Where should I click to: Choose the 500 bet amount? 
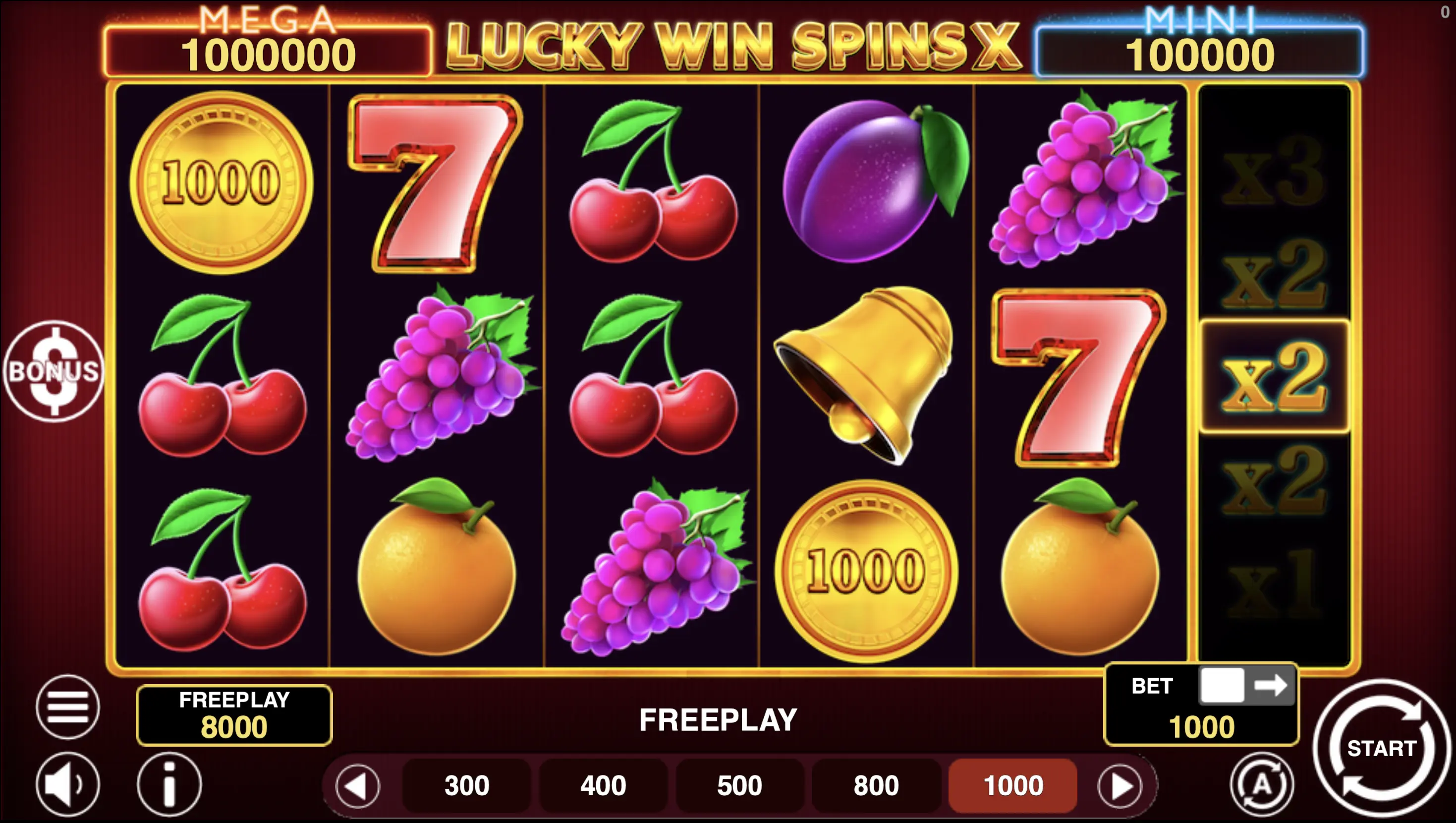pos(738,785)
